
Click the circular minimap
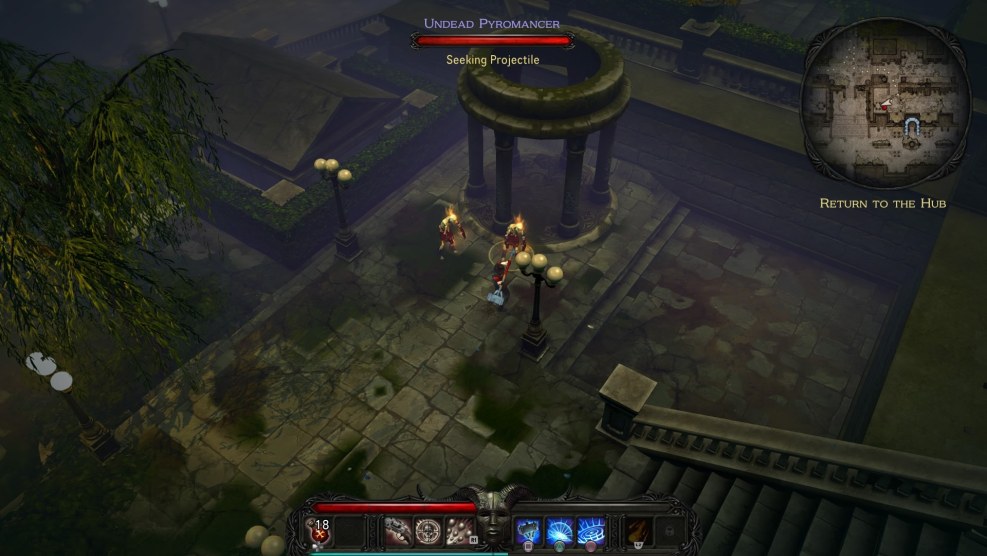click(x=886, y=103)
